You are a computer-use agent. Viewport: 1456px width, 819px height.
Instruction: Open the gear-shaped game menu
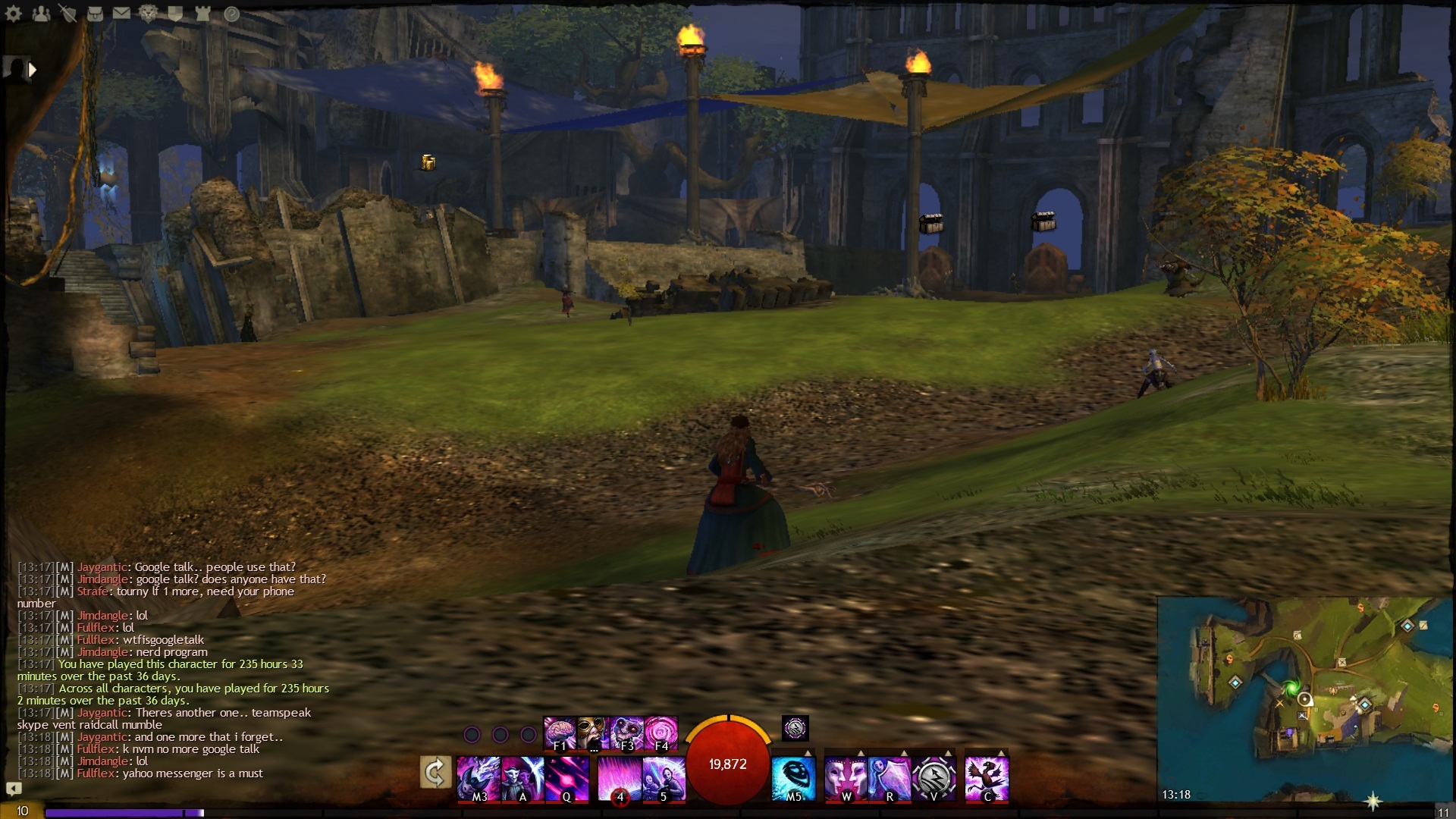pos(14,14)
